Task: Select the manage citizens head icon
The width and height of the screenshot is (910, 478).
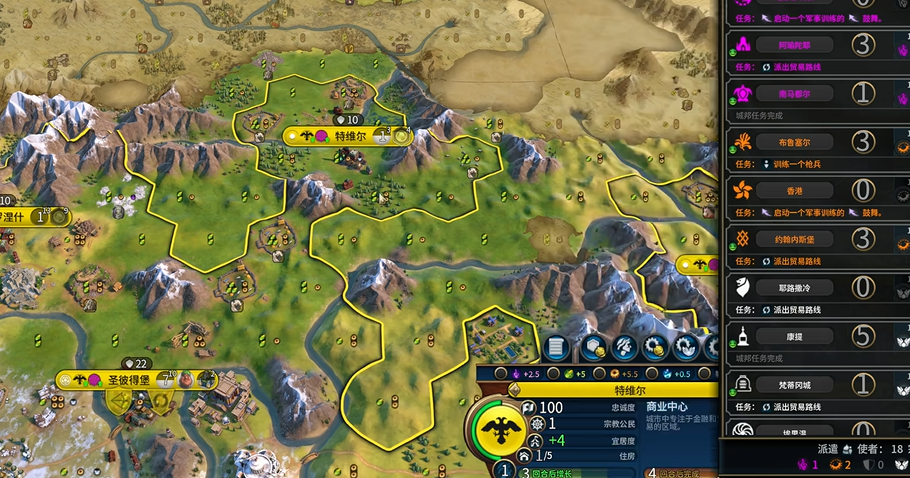Action: click(x=623, y=347)
